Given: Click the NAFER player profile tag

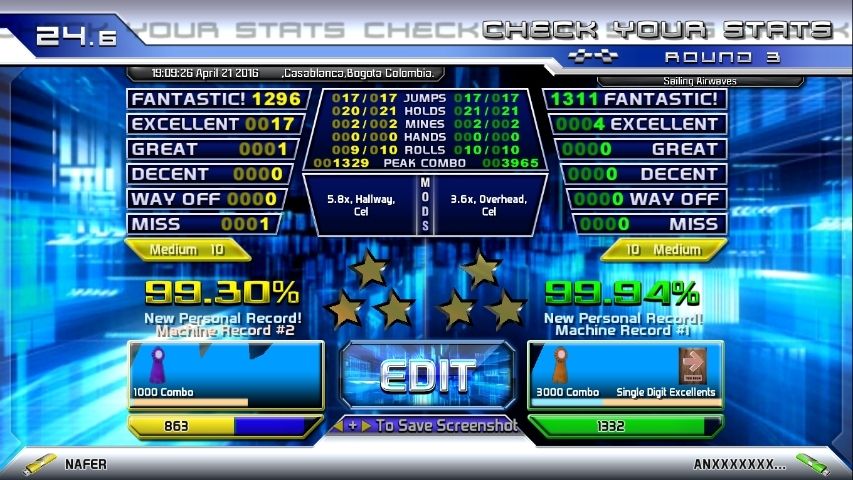Looking at the screenshot, I should click(x=85, y=464).
